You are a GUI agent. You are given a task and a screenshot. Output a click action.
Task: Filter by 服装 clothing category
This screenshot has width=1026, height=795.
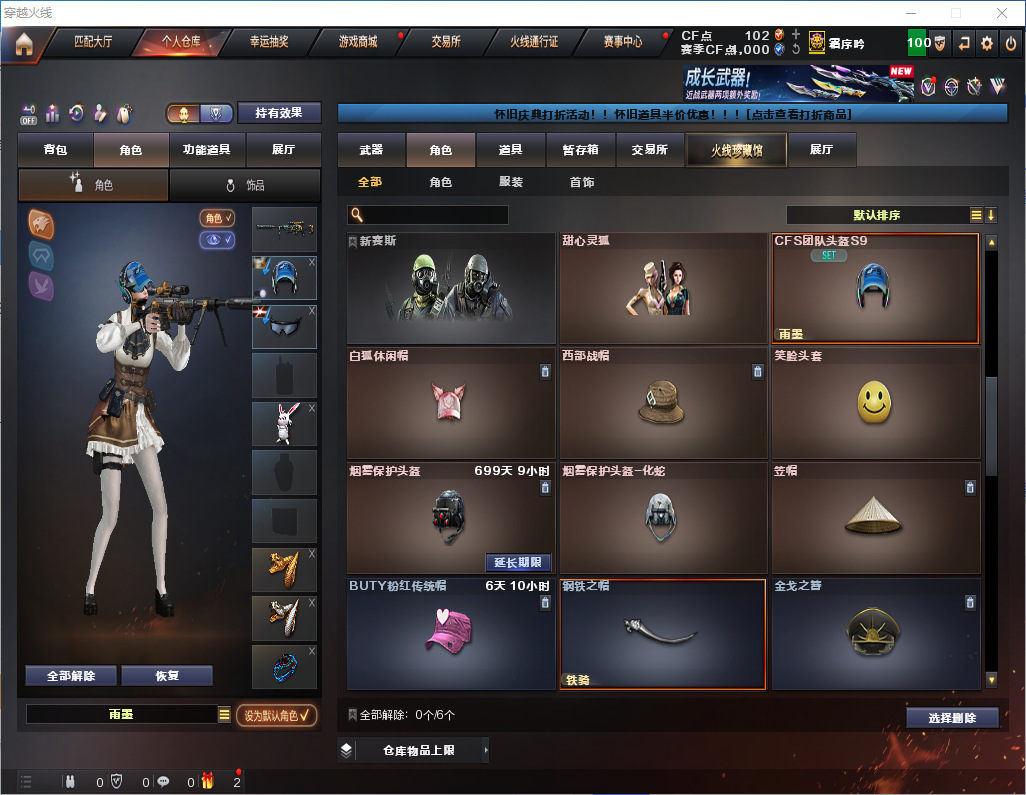[511, 182]
